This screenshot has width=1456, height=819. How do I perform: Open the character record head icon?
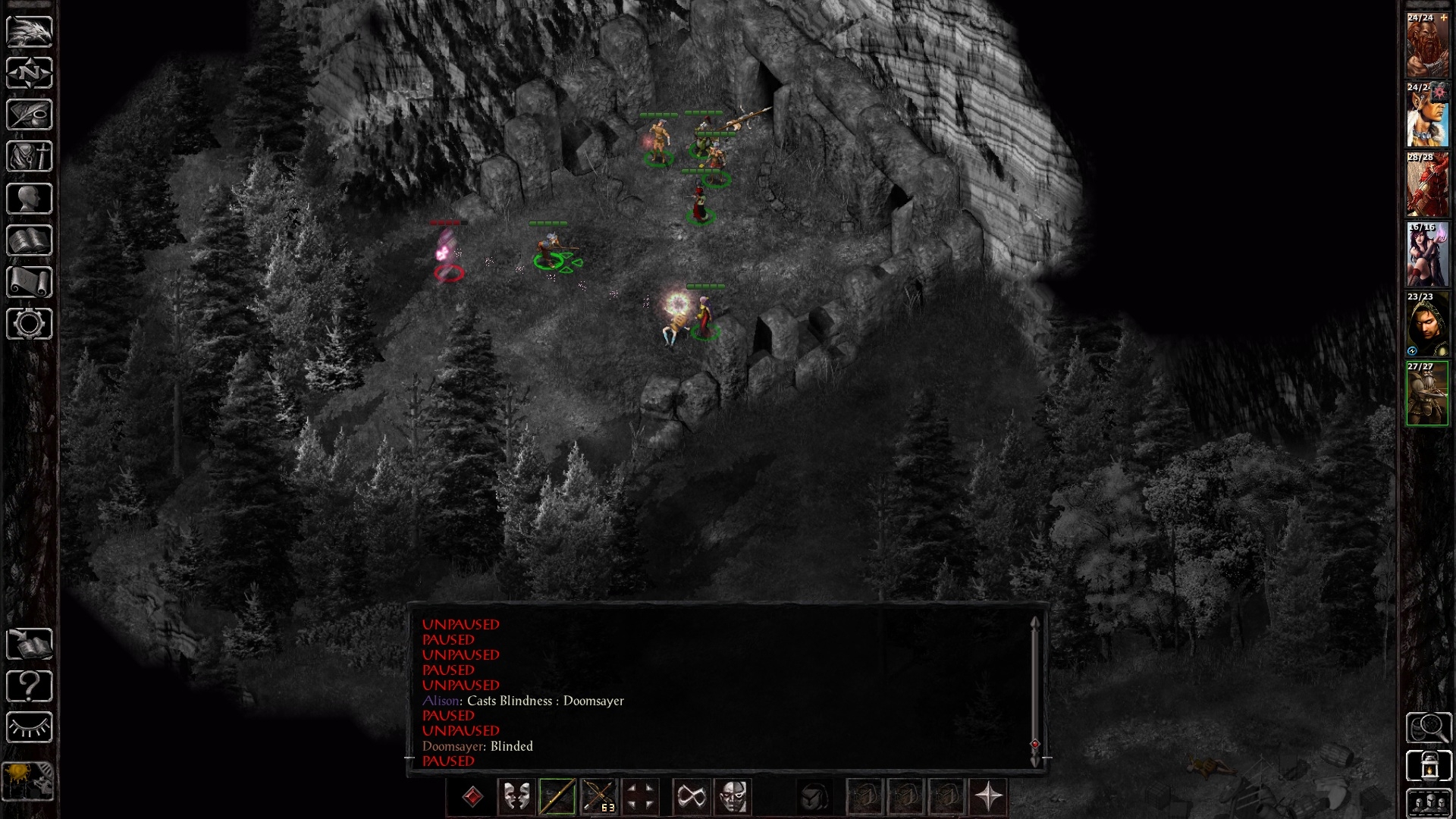(x=30, y=199)
